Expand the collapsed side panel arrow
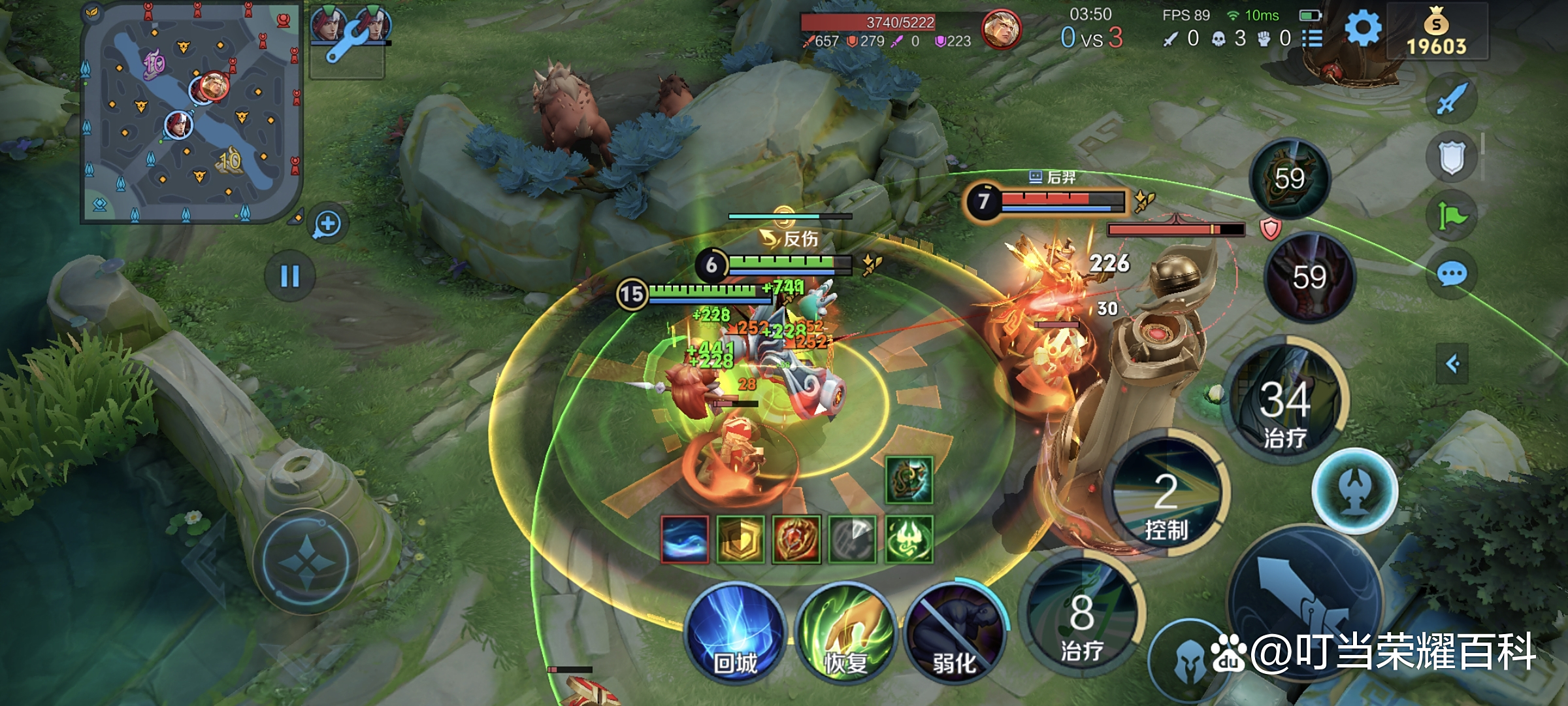This screenshot has width=1568, height=706. click(1452, 363)
